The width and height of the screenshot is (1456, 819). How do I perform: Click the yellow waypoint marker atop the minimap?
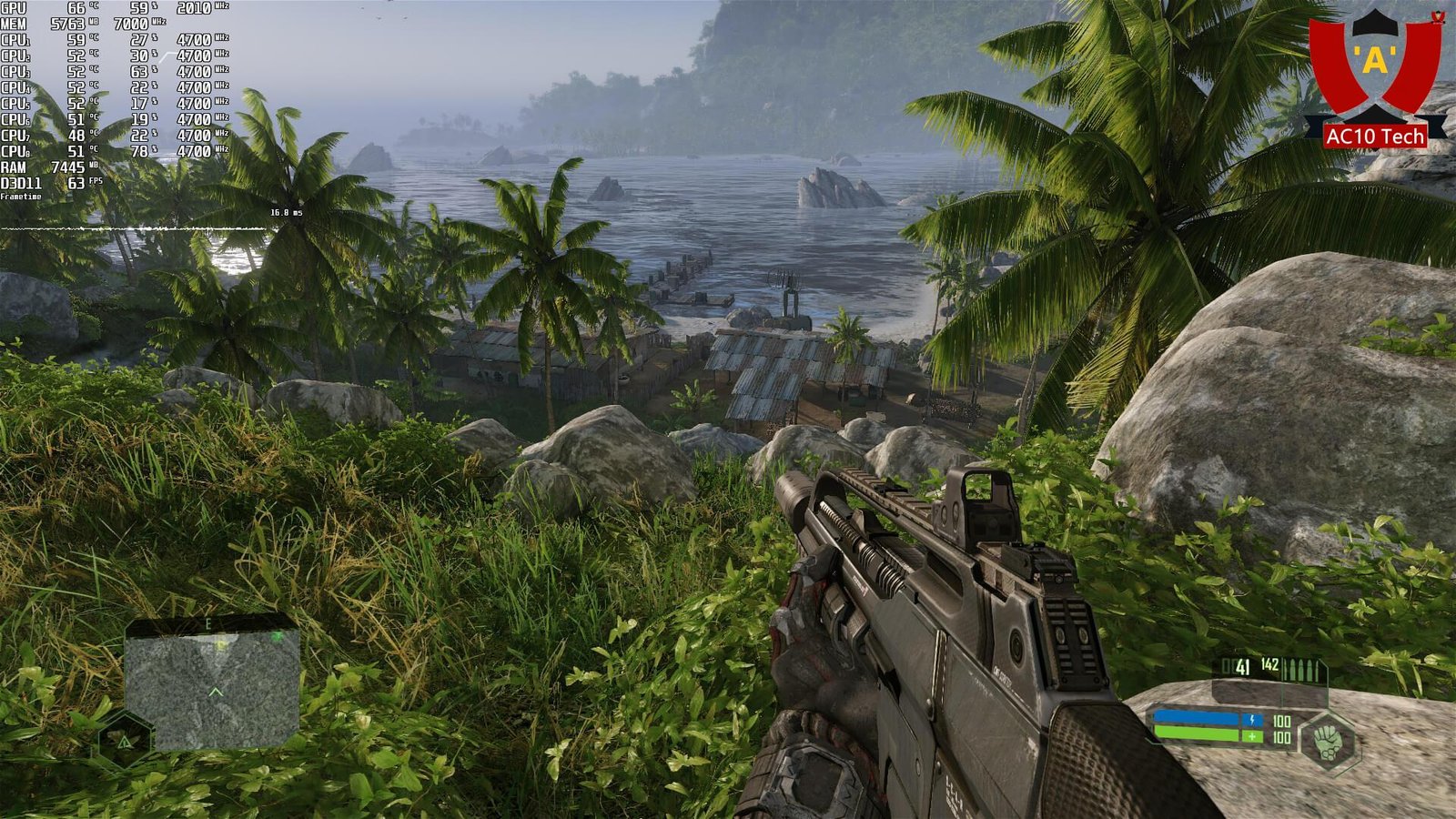(220, 644)
